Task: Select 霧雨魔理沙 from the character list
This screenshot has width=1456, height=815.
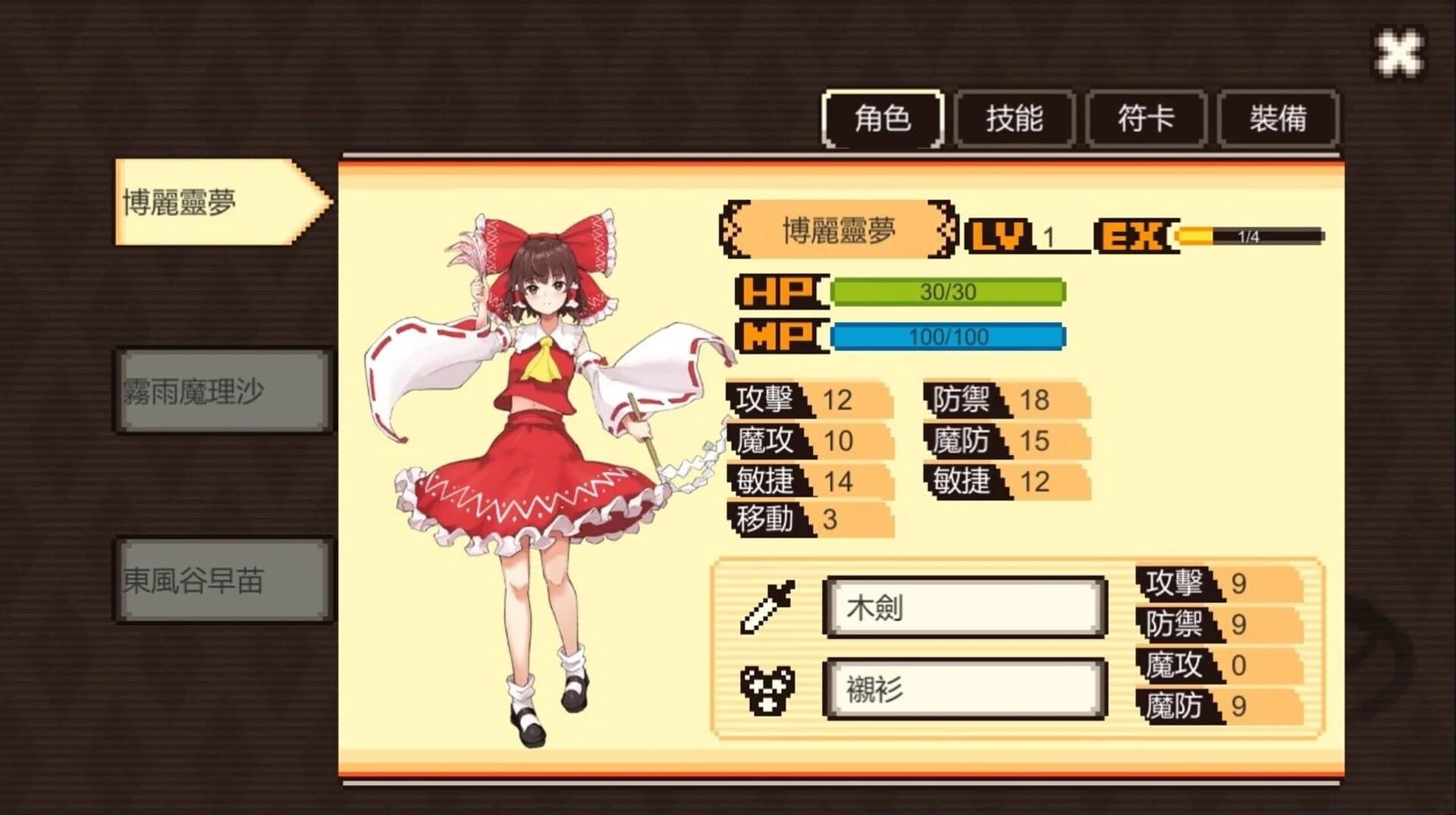Action: (220, 388)
